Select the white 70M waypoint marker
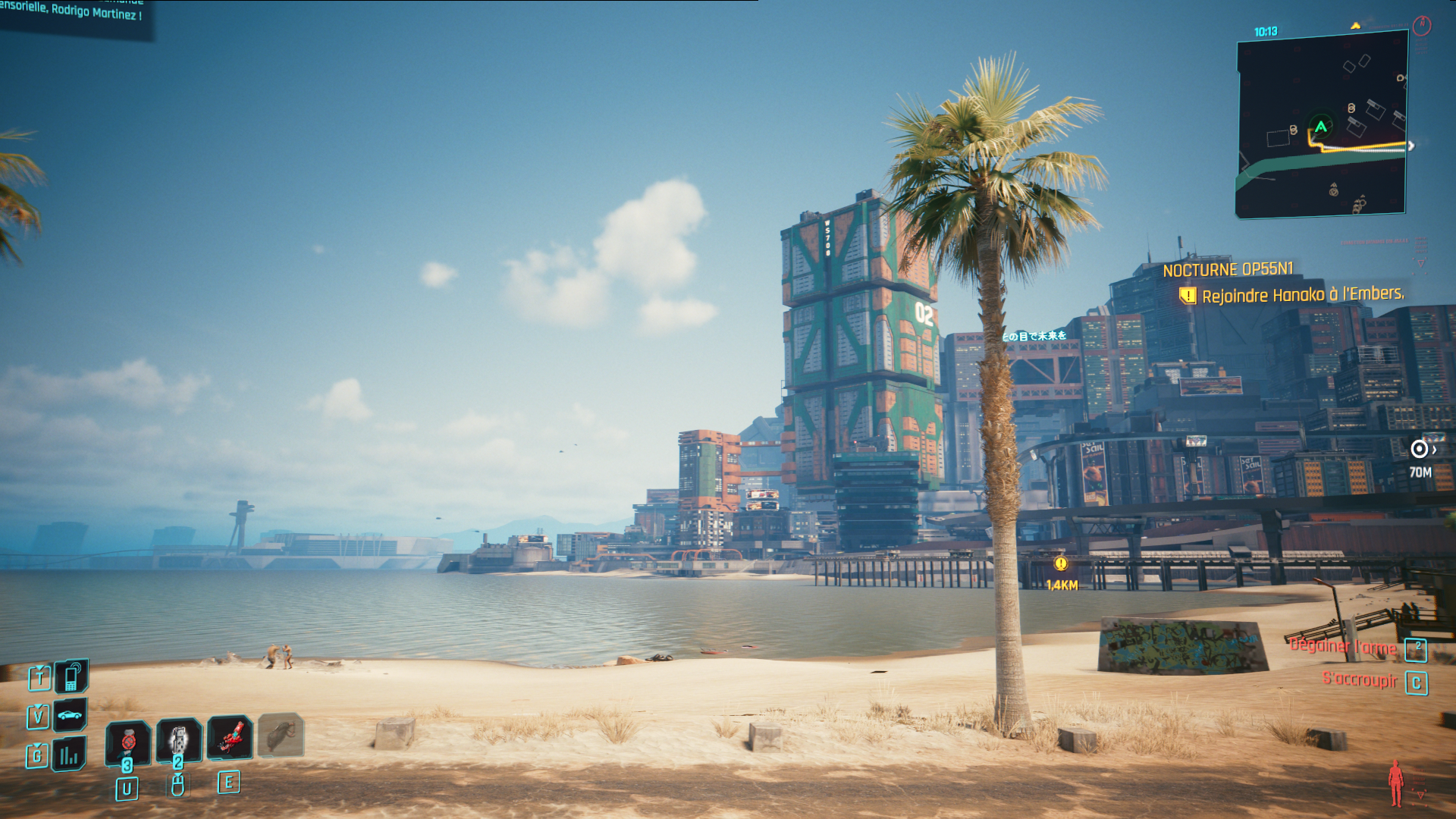Screen dimensions: 1456x819 click(x=1419, y=450)
